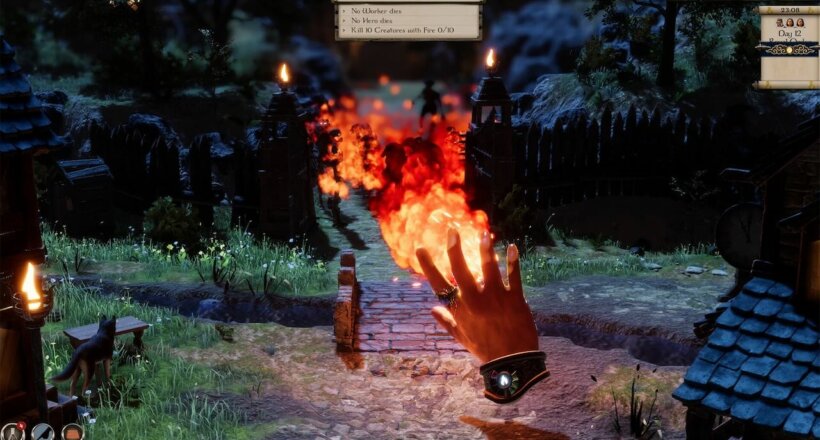Open the objectives list panel
This screenshot has height=440, width=820.
(x=408, y=20)
